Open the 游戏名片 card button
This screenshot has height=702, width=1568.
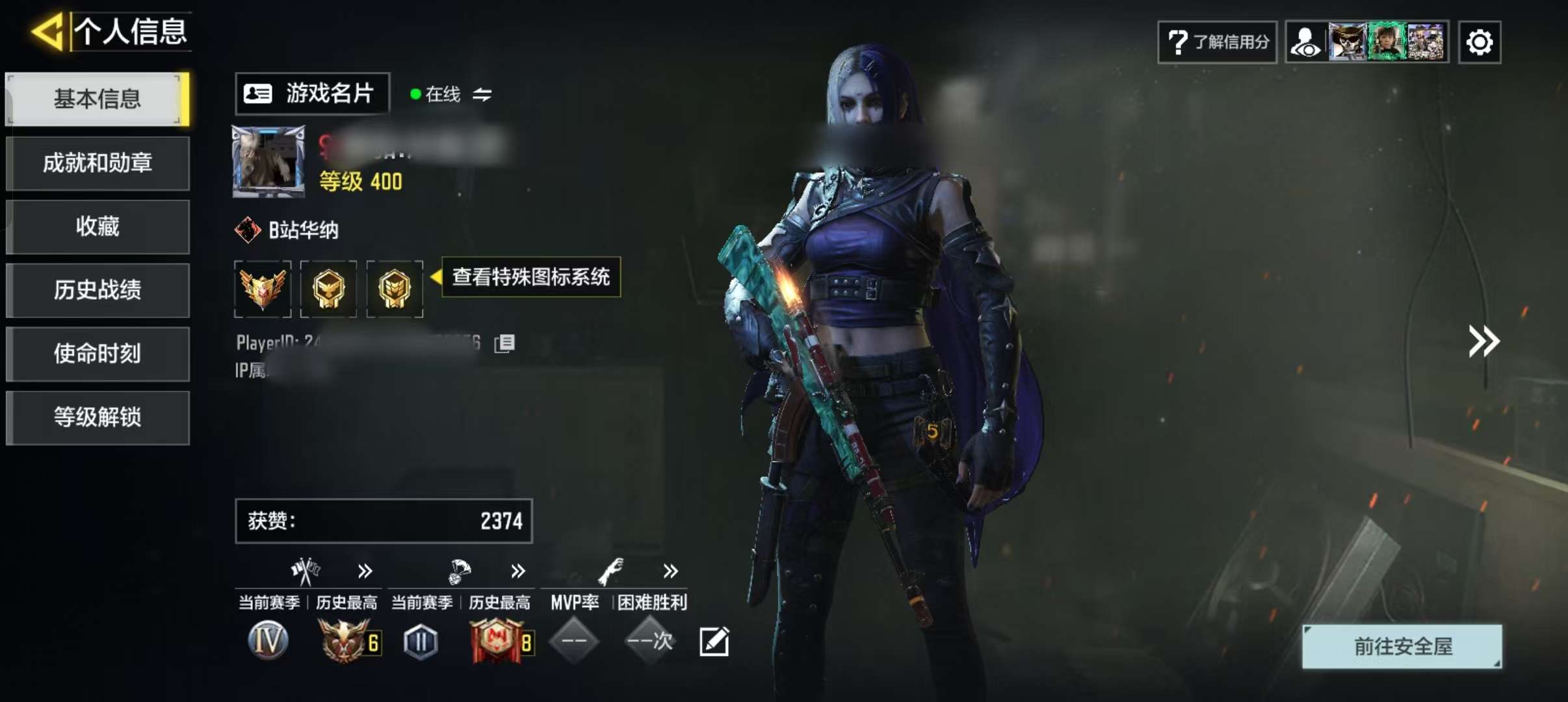[312, 94]
